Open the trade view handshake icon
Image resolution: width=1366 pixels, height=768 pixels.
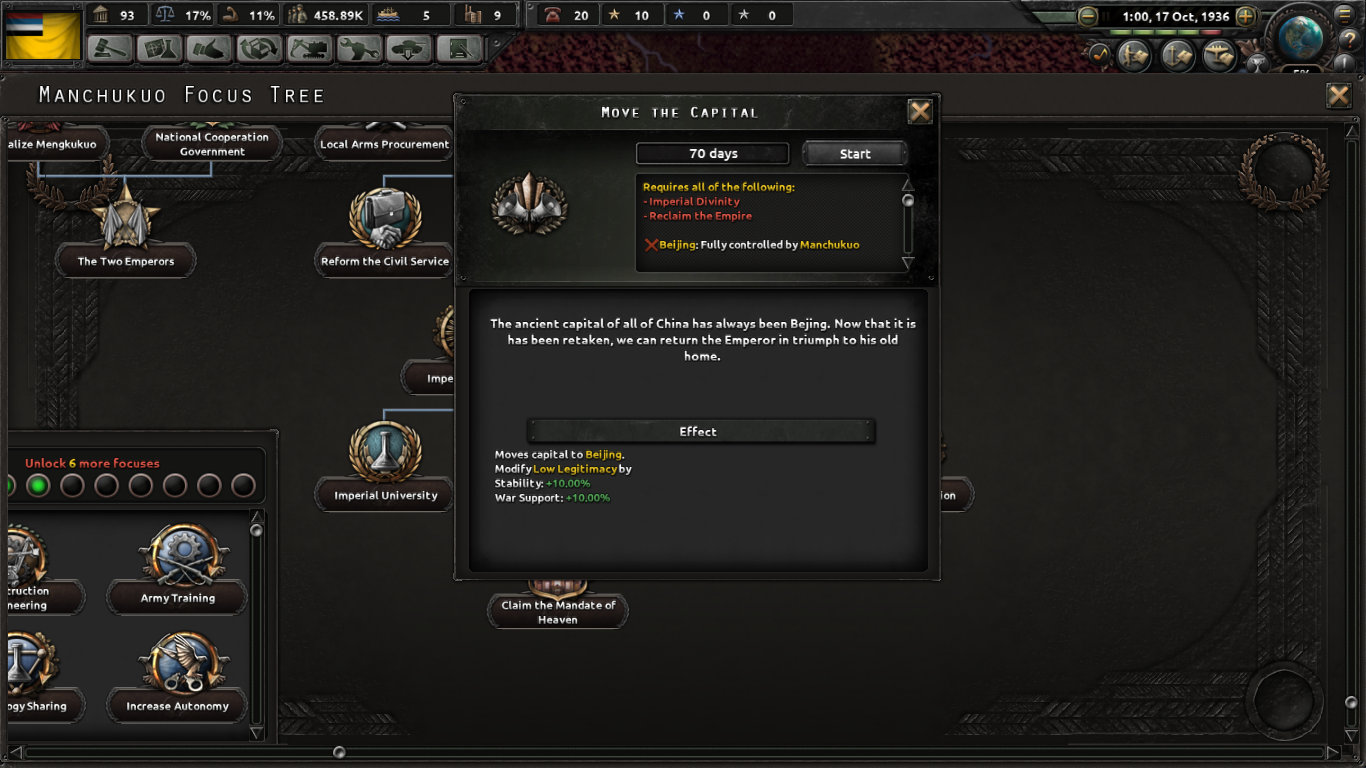[x=210, y=49]
